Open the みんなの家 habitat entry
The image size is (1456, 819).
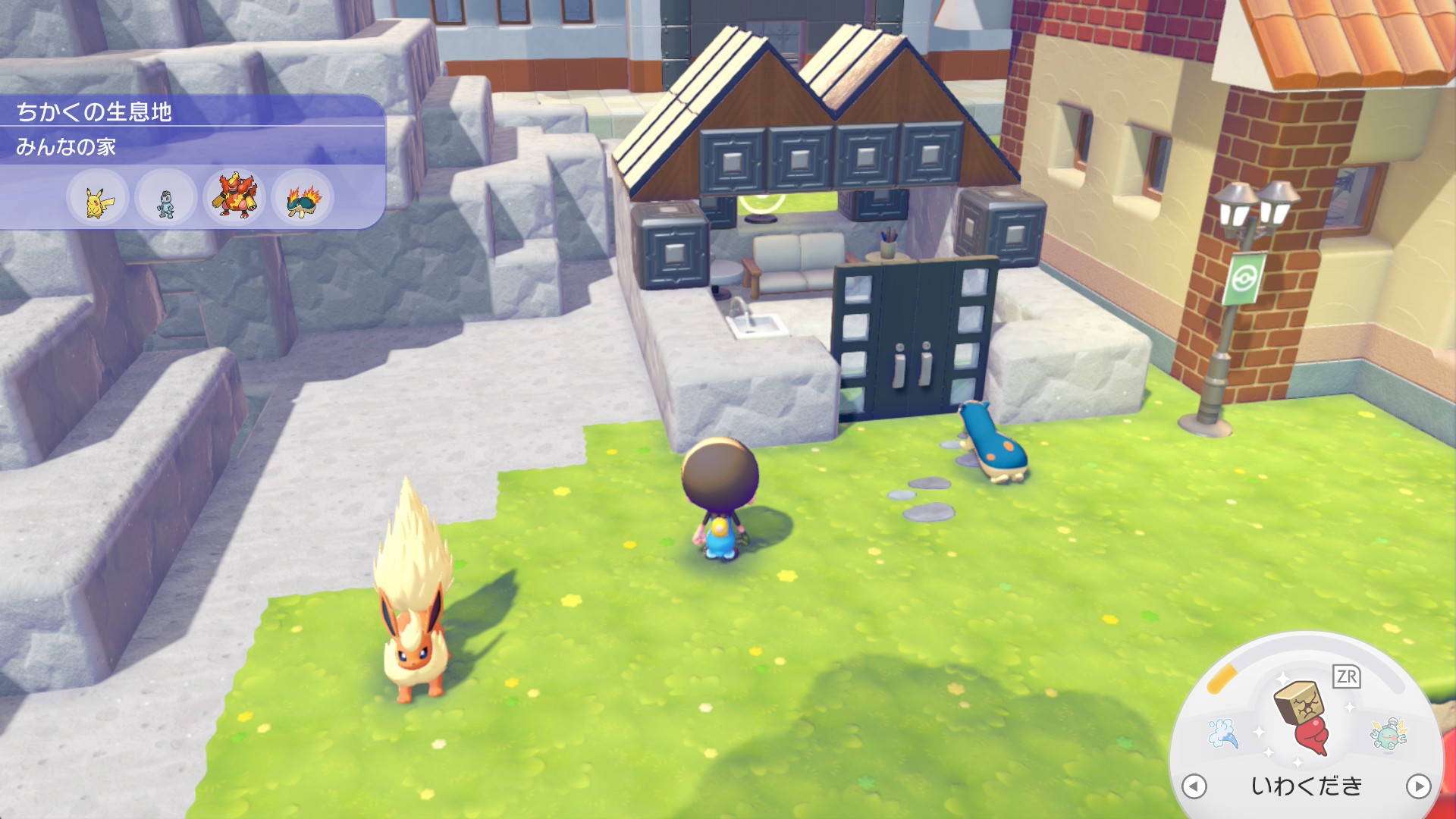[67, 146]
